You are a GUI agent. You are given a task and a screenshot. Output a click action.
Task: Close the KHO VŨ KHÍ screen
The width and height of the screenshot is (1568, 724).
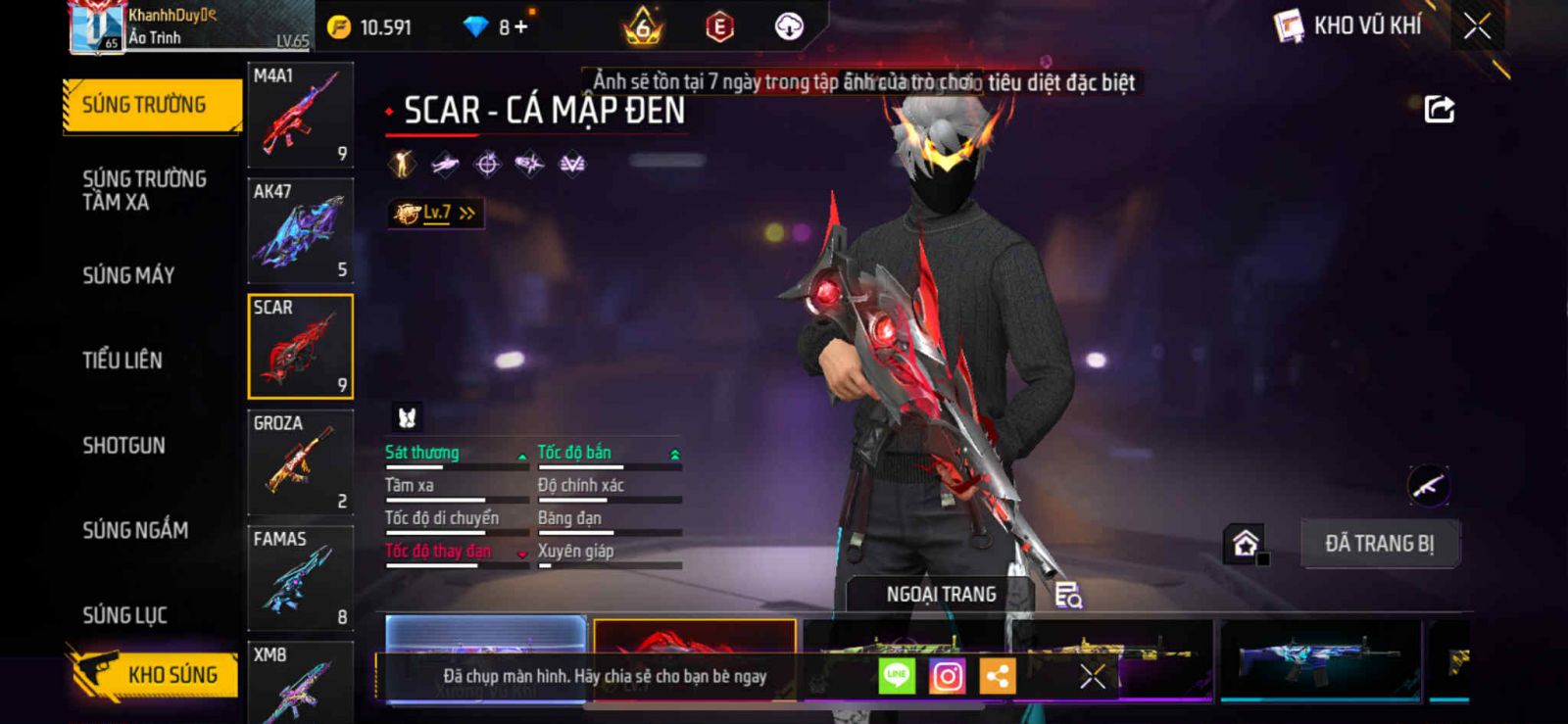(1477, 26)
